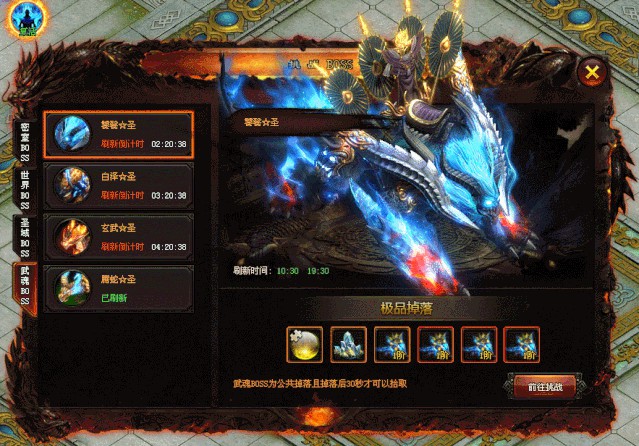The height and width of the screenshot is (446, 639).
Task: Close the boss challenge window
Action: pyautogui.click(x=593, y=72)
